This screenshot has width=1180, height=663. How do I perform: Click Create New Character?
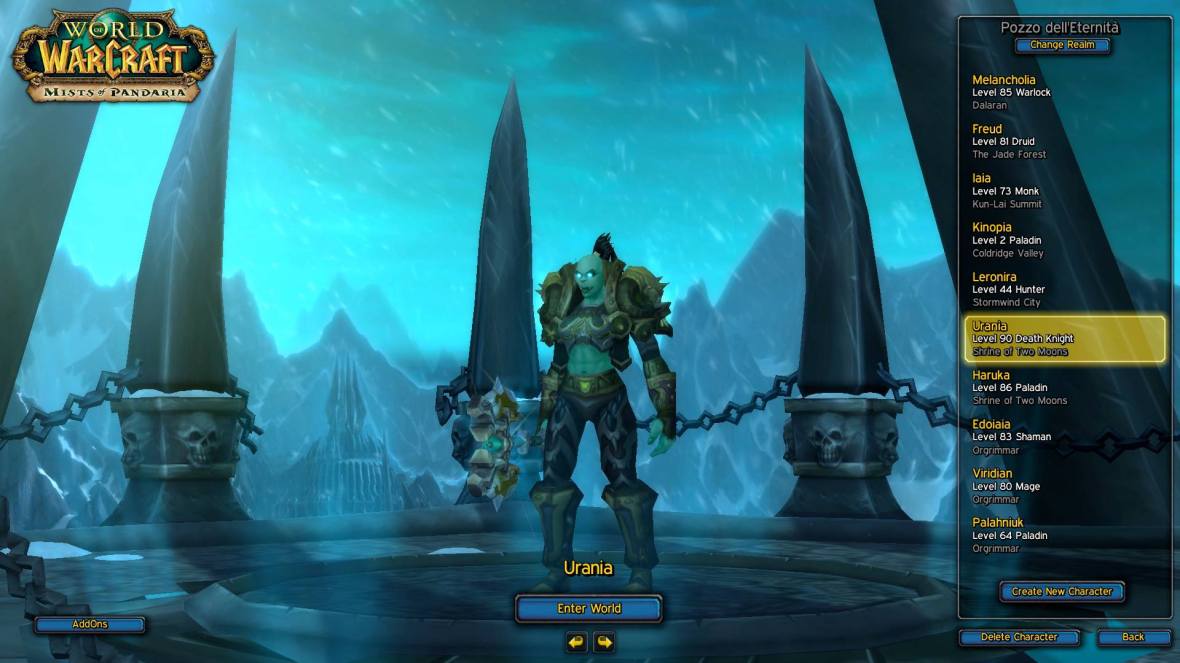pyautogui.click(x=1062, y=591)
